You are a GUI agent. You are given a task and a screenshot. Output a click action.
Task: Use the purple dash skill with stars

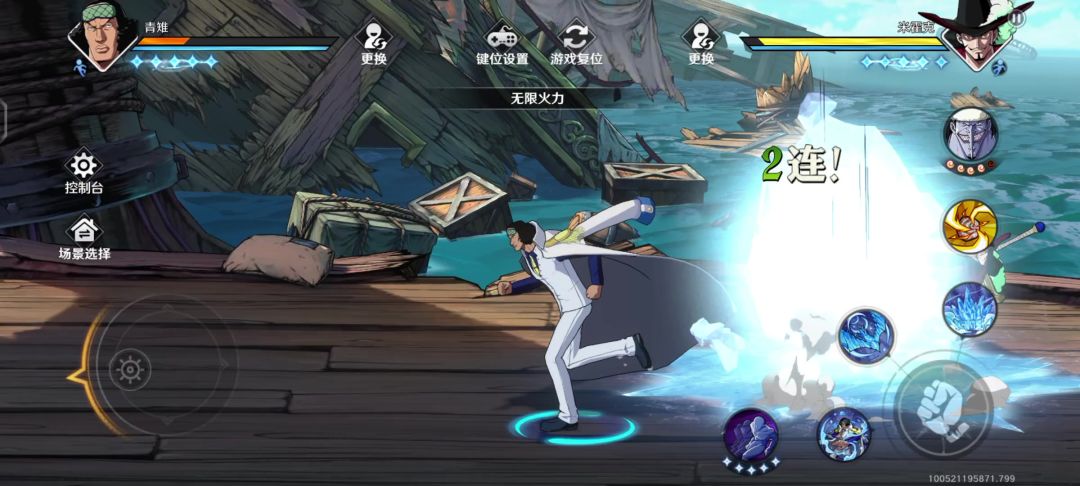(750, 436)
